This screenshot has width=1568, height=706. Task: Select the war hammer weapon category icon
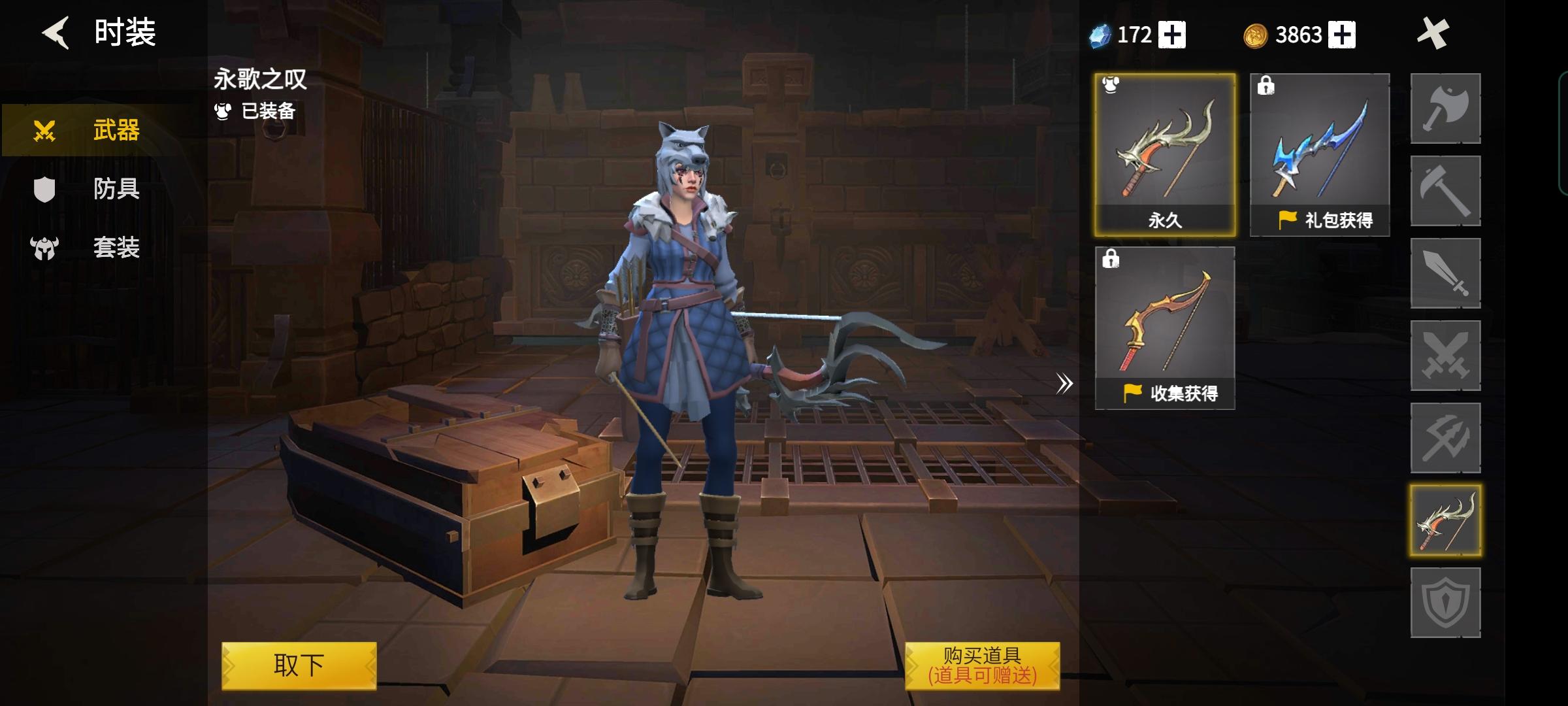tap(1446, 192)
